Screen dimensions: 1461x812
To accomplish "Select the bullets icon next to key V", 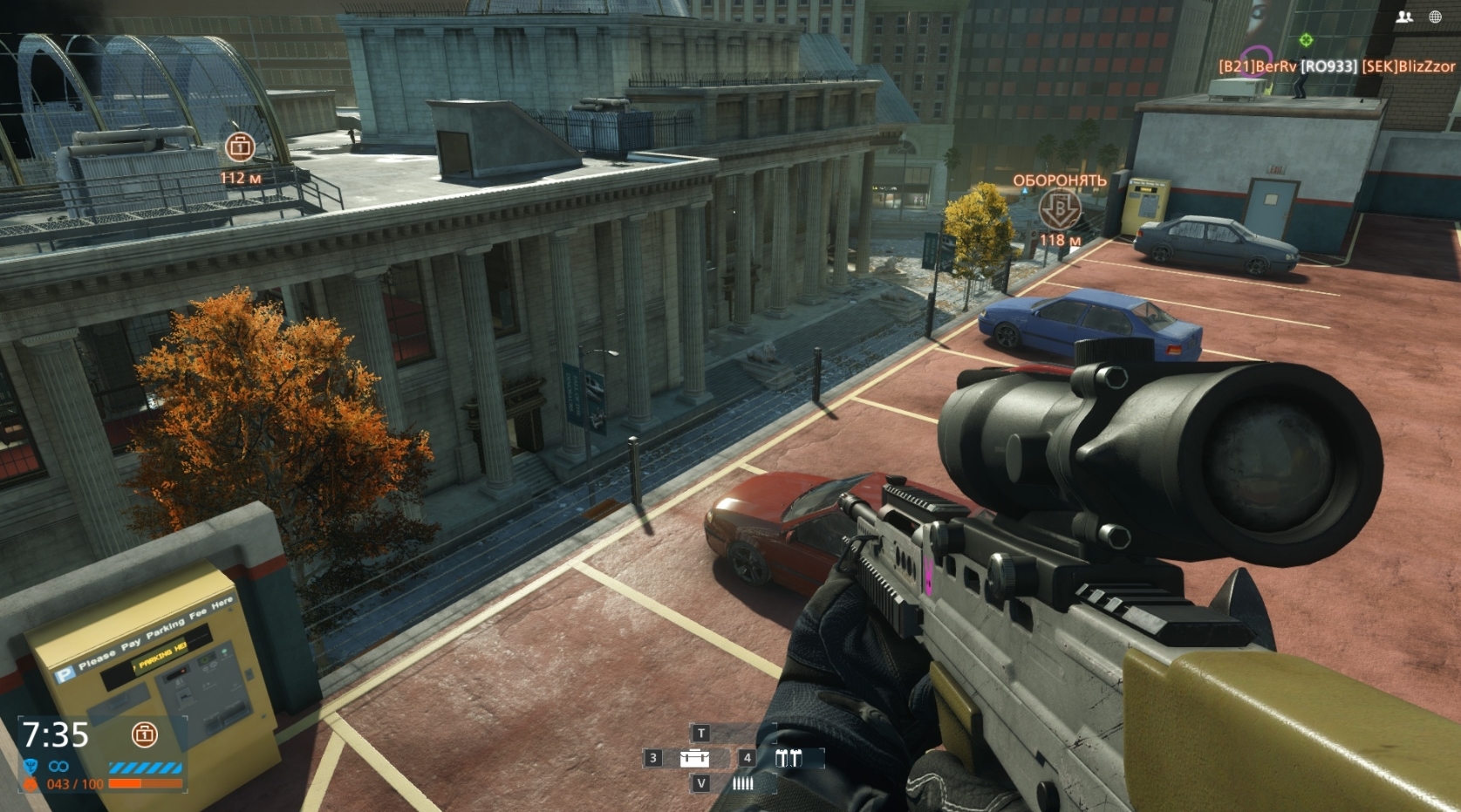I will click(x=741, y=784).
